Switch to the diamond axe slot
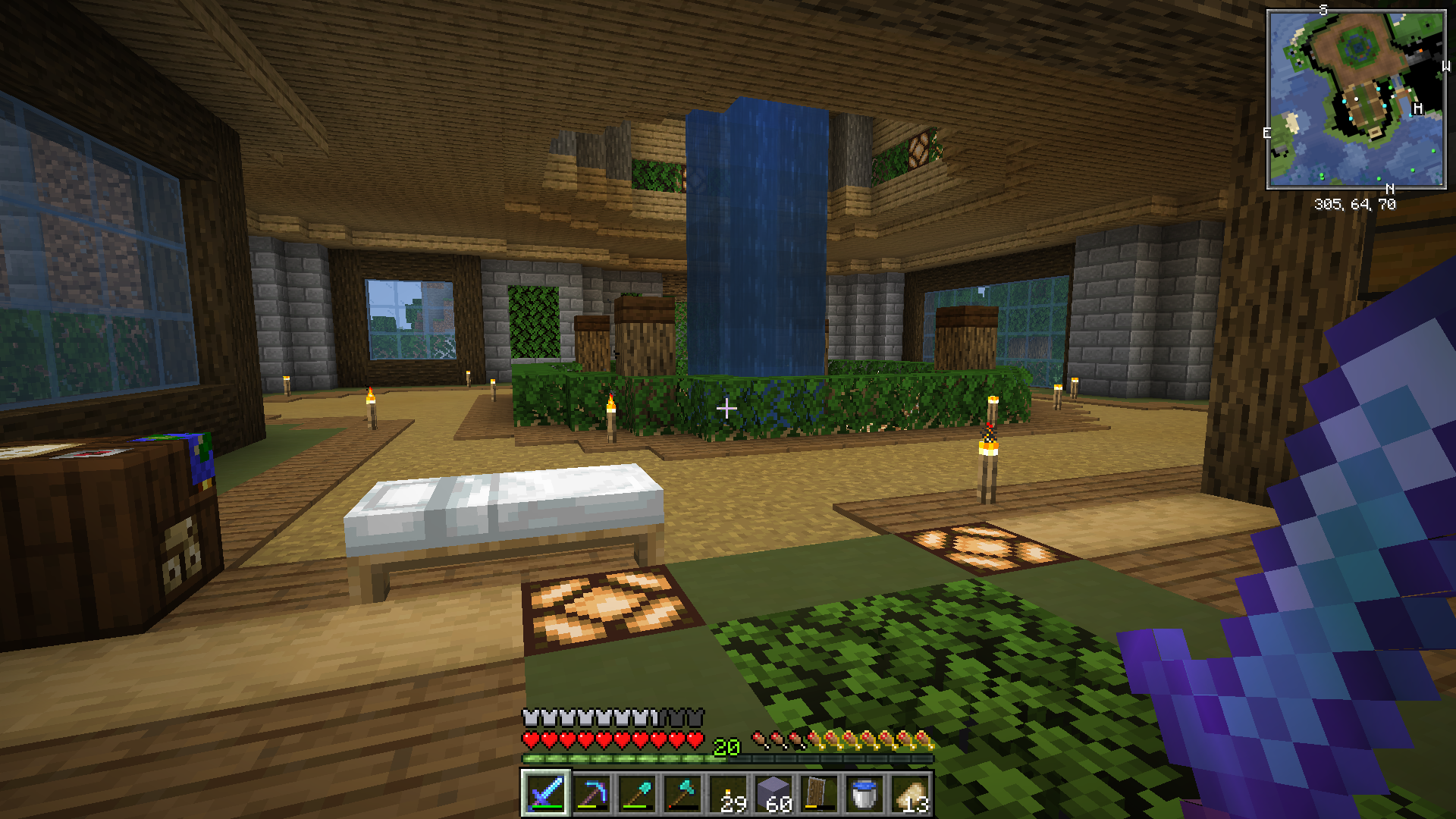Screen dimensions: 1456x819 click(x=682, y=793)
